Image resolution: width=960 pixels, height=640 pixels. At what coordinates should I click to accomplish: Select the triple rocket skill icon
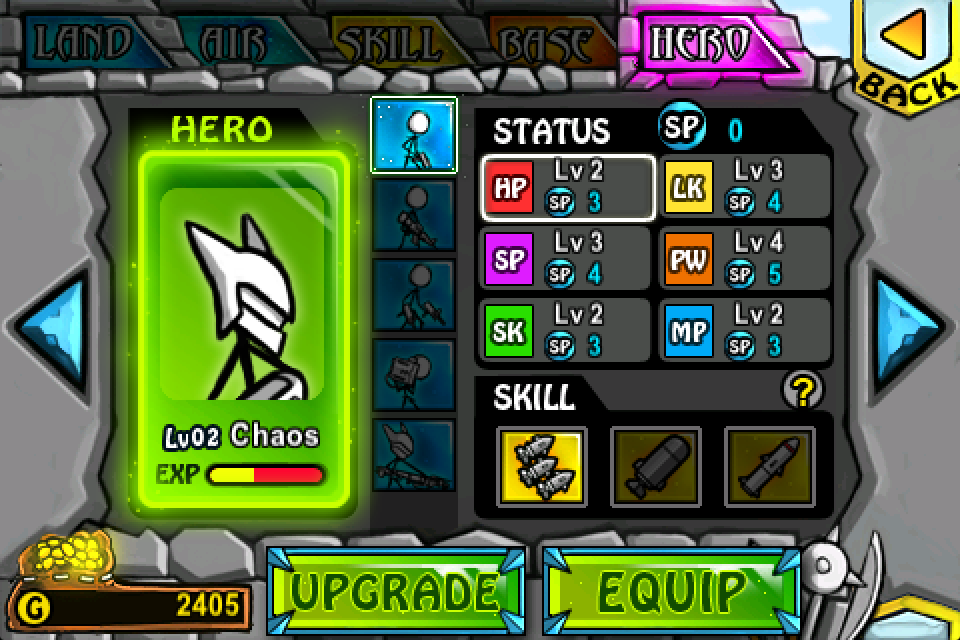(541, 466)
